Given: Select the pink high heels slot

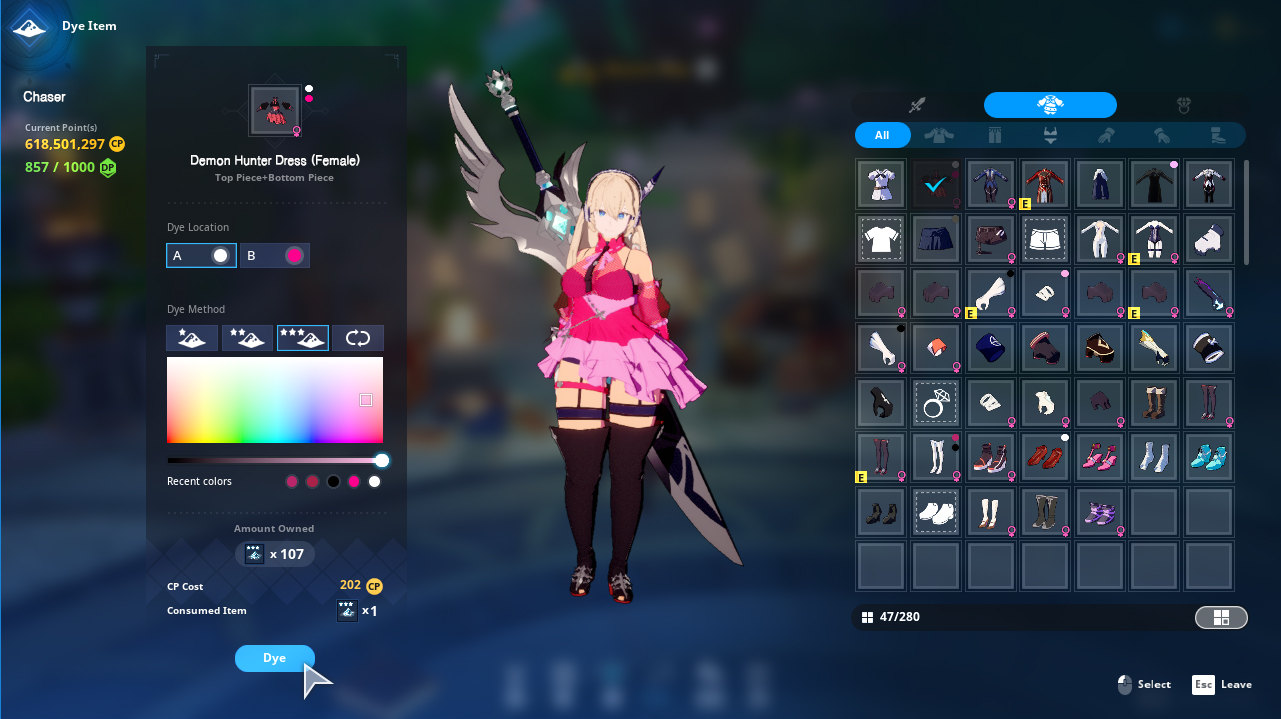Looking at the screenshot, I should tap(1100, 457).
